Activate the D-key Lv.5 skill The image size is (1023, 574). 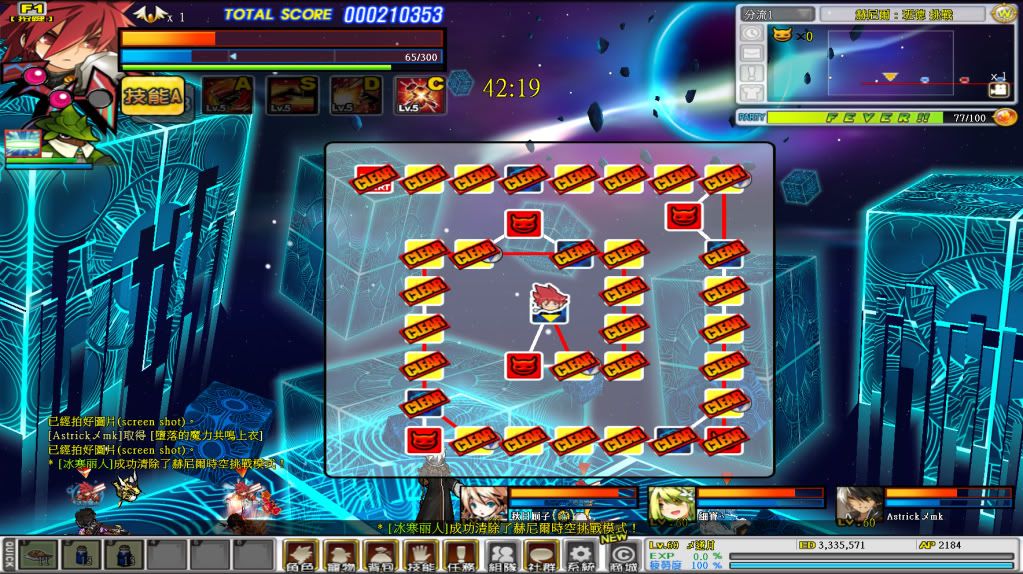[356, 95]
